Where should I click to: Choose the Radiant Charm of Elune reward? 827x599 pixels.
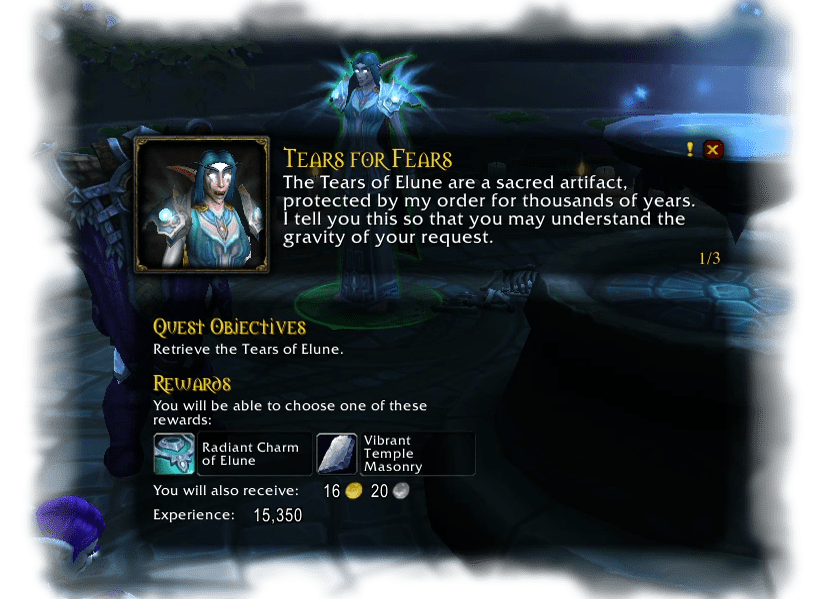point(232,454)
